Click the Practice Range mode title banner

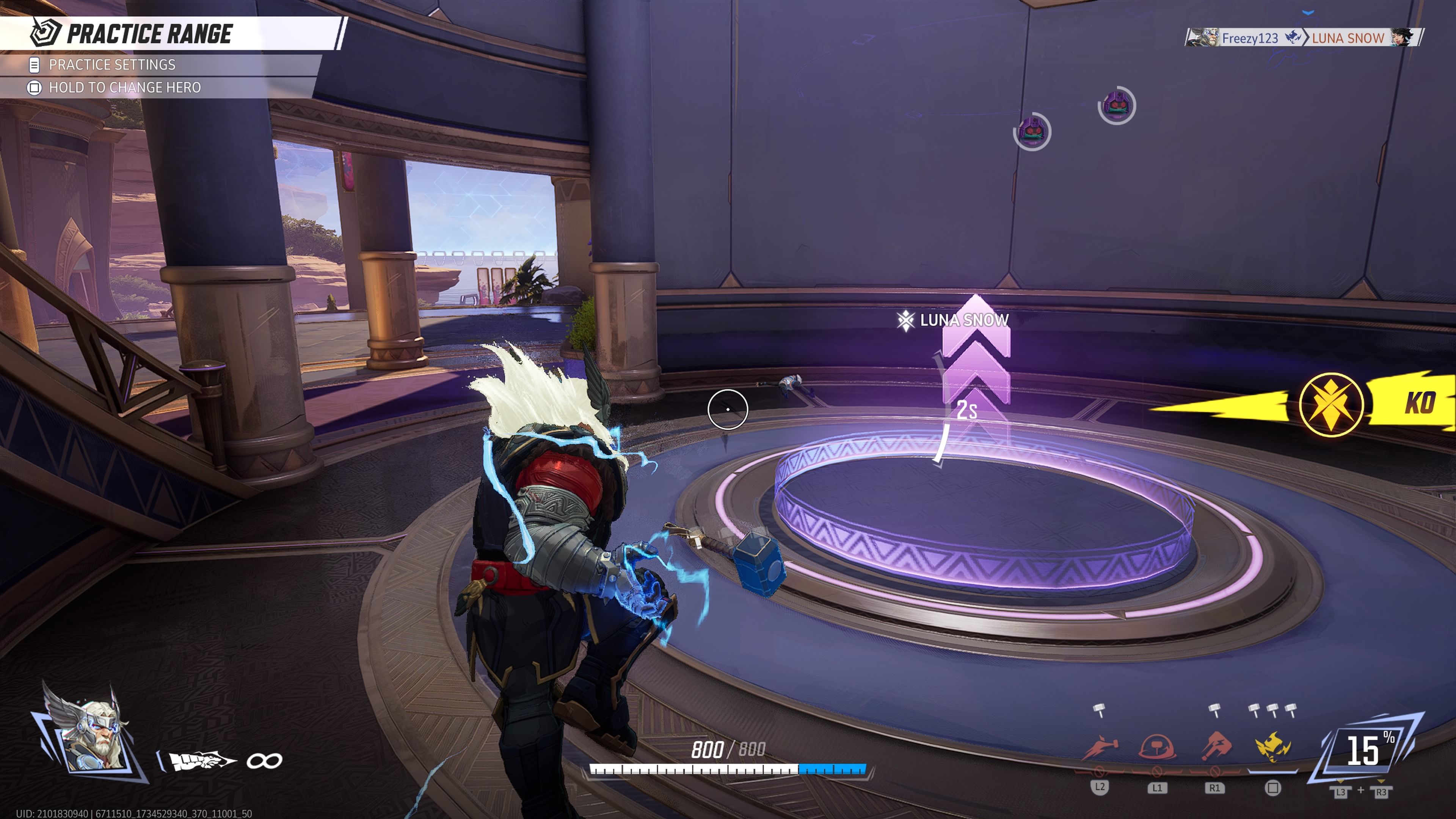point(149,34)
